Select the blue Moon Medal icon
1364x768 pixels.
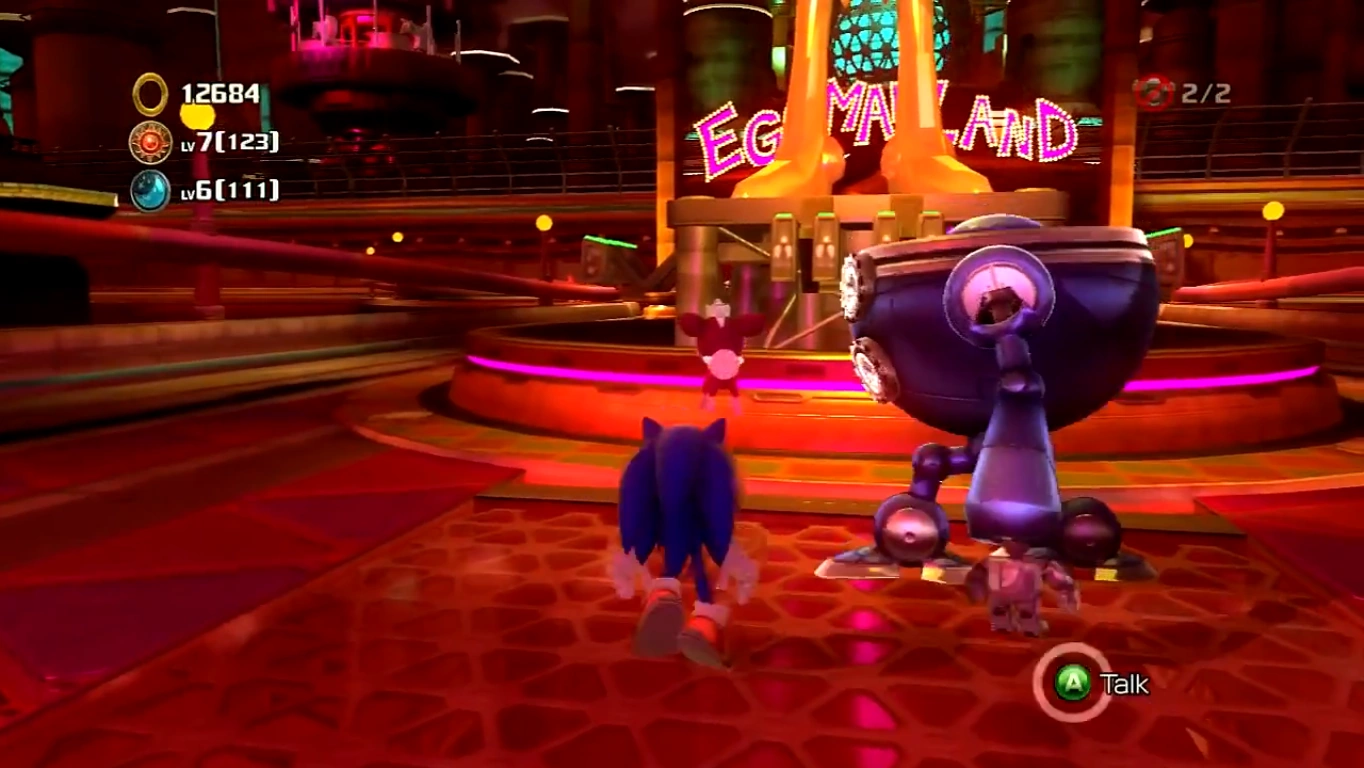150,190
